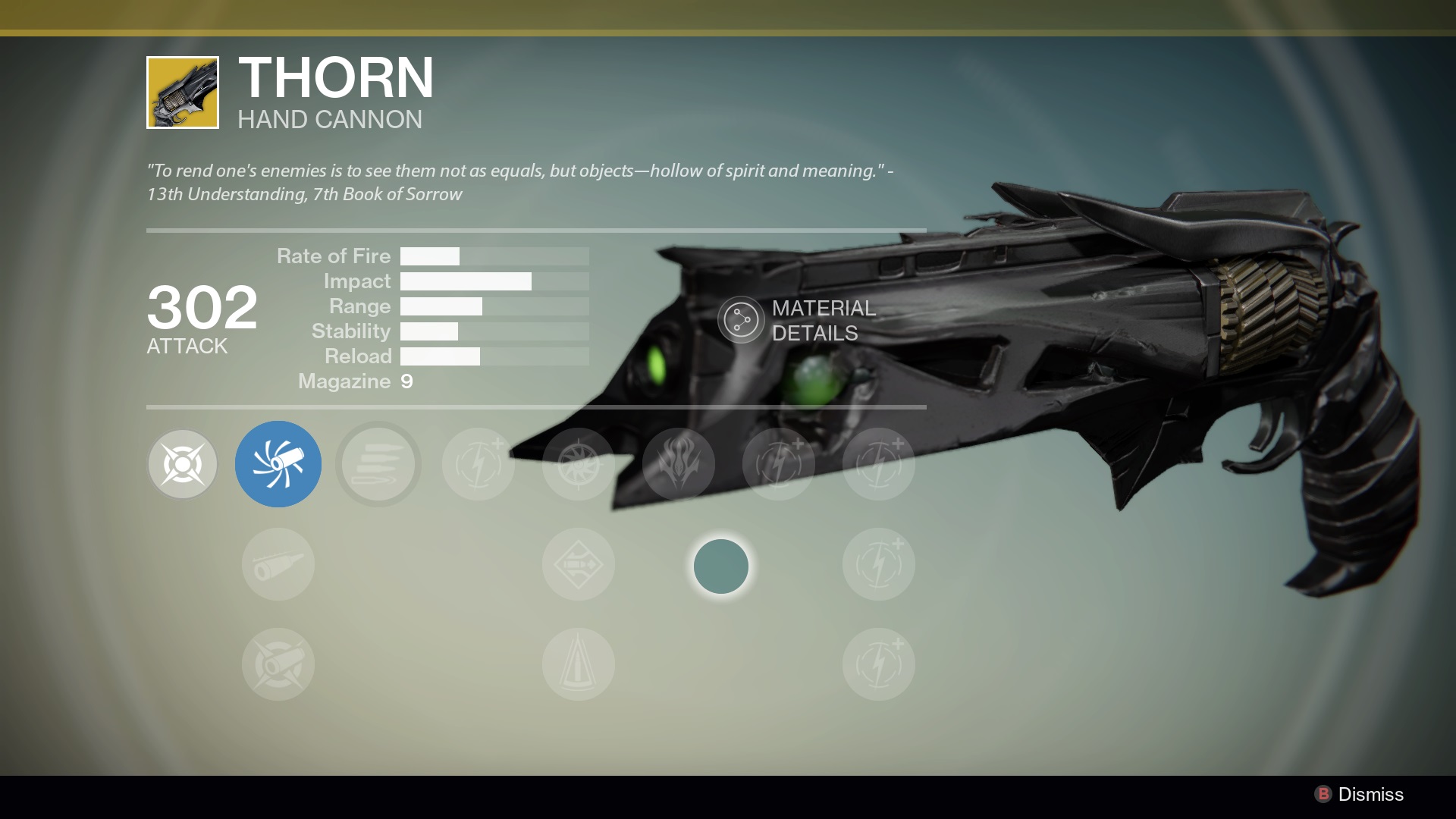Select the kinetic damage crosshair node

click(x=183, y=464)
